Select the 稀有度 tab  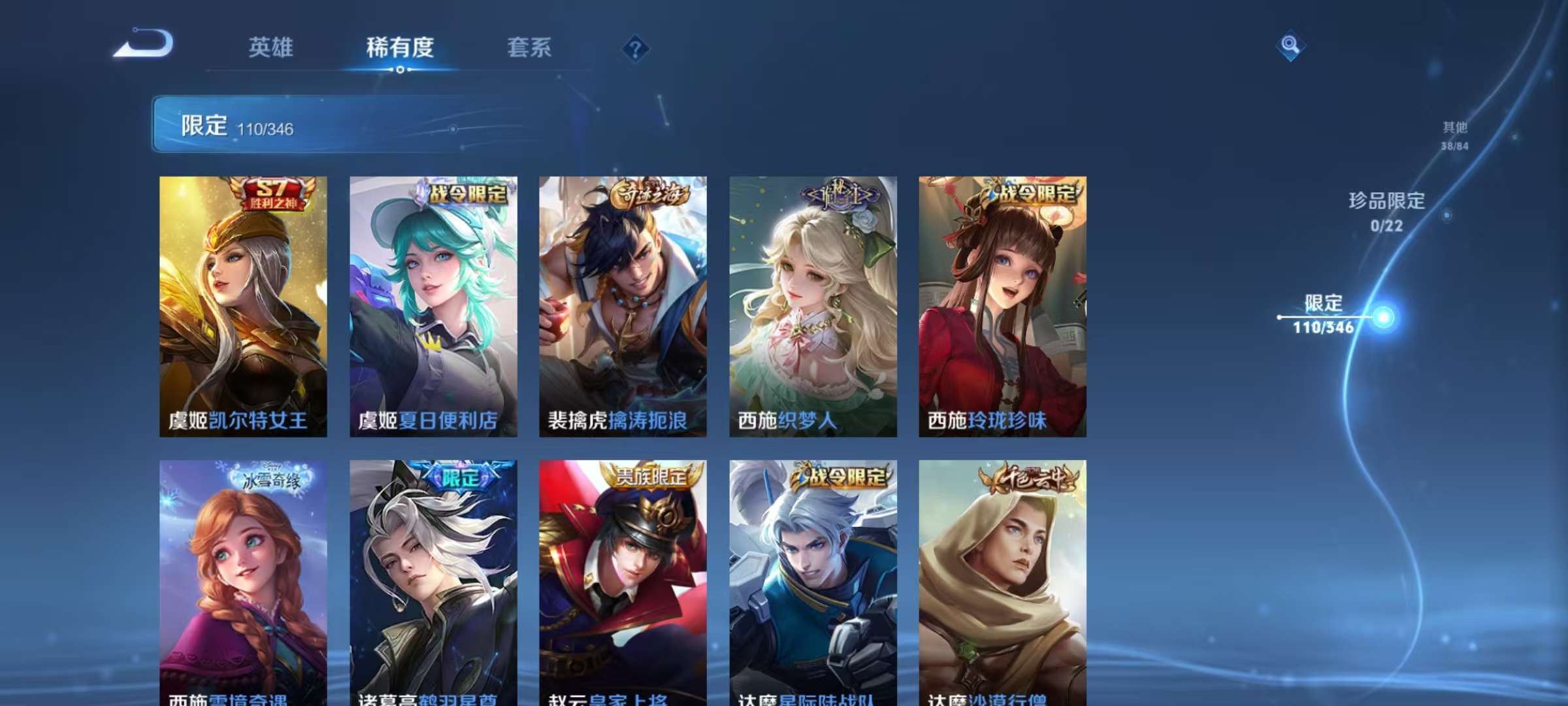coord(400,48)
